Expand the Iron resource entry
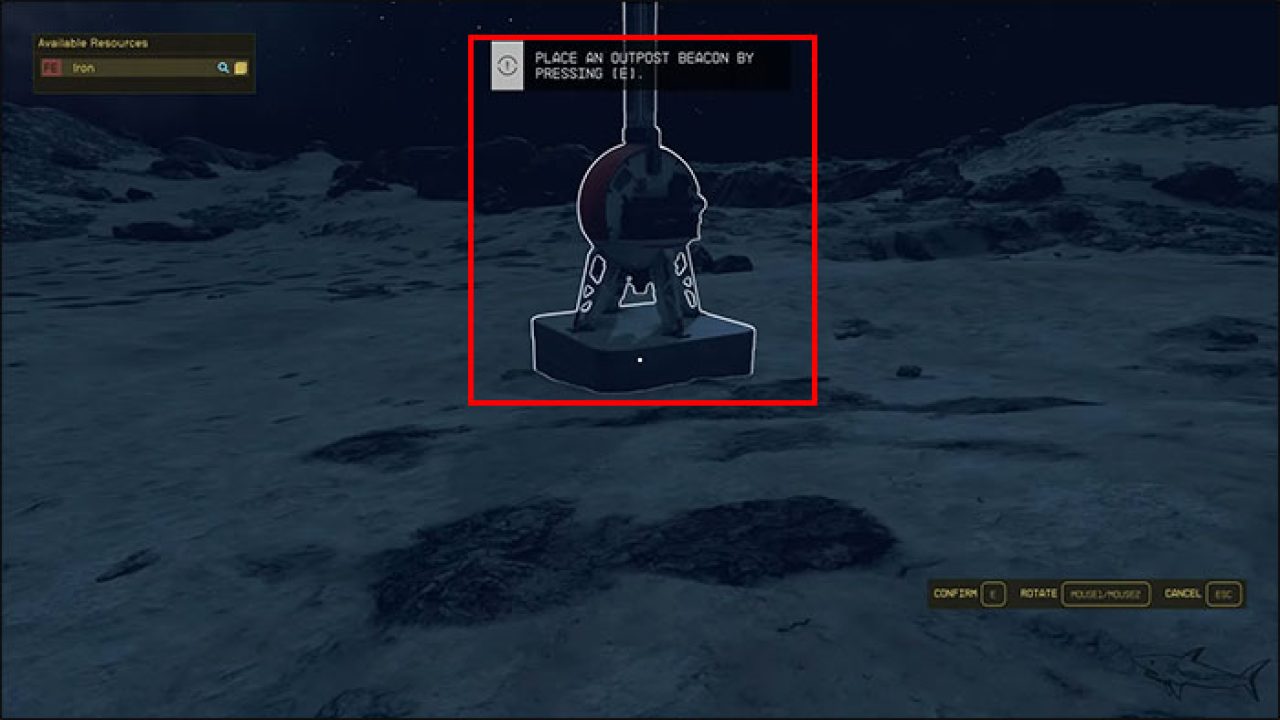Viewport: 1280px width, 720px height. point(110,69)
